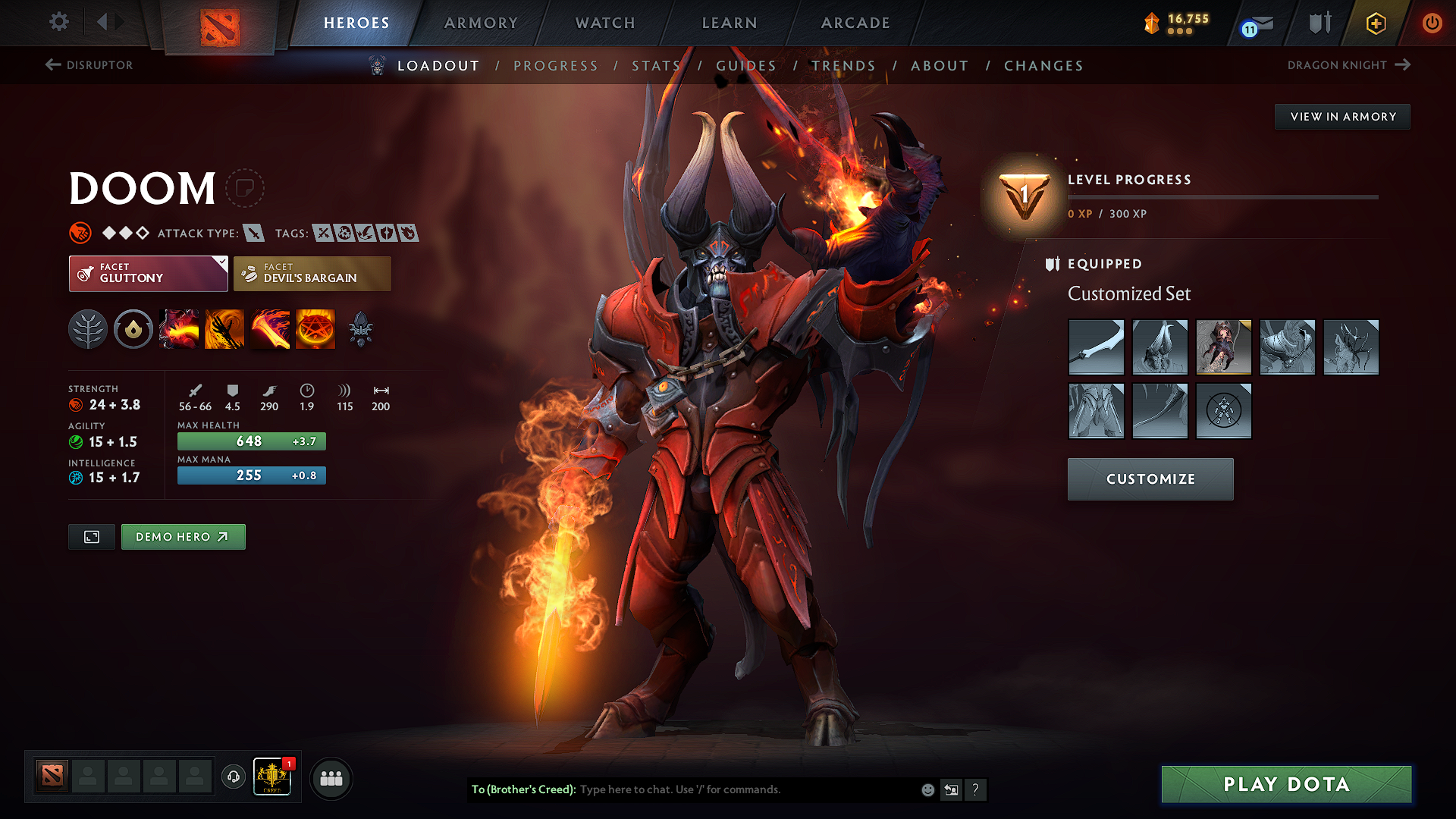Open the Doom ultimate pentagram ability icon
This screenshot has width=1456, height=819.
(315, 329)
